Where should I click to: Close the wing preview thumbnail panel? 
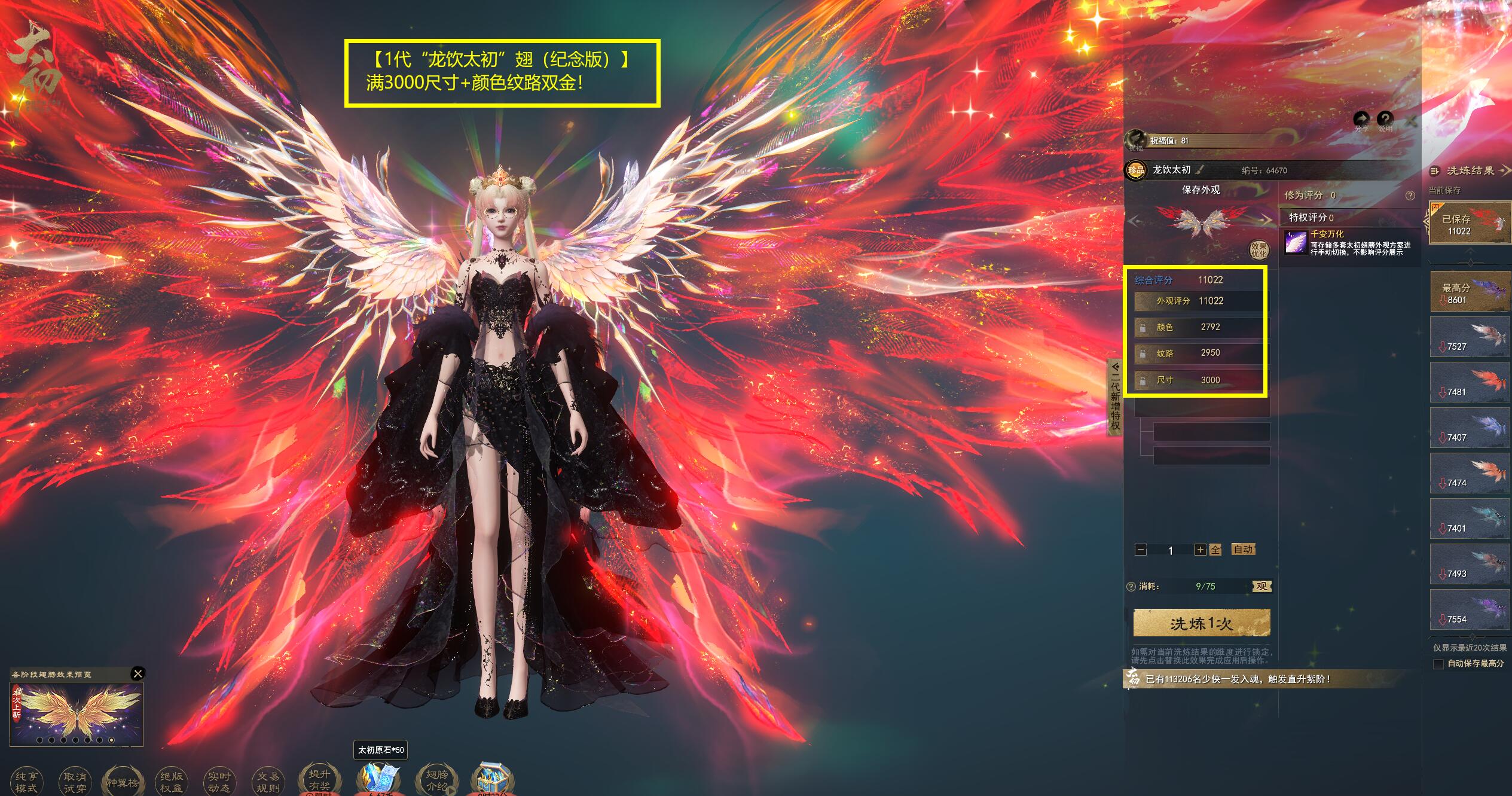tap(138, 673)
